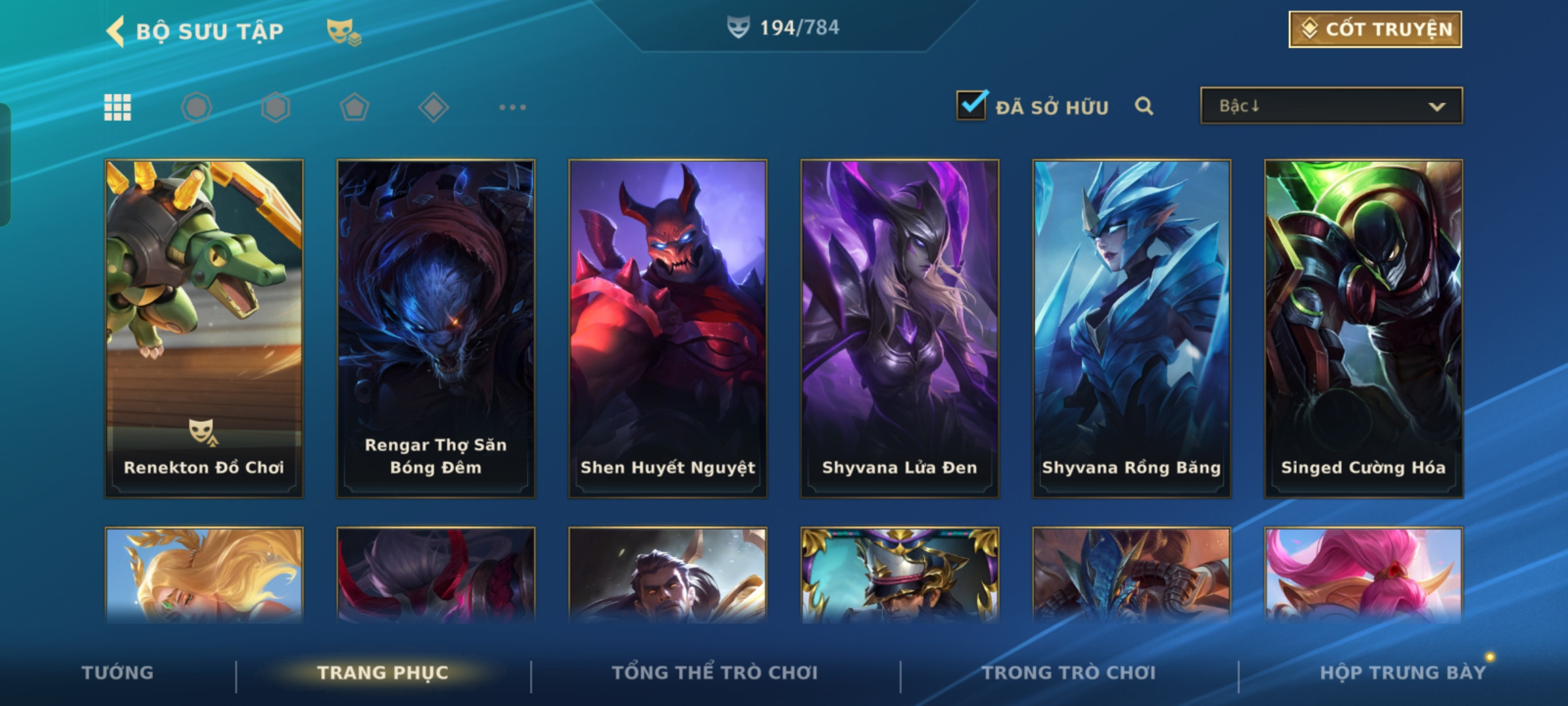Switch to the Tướng tab

[x=118, y=673]
